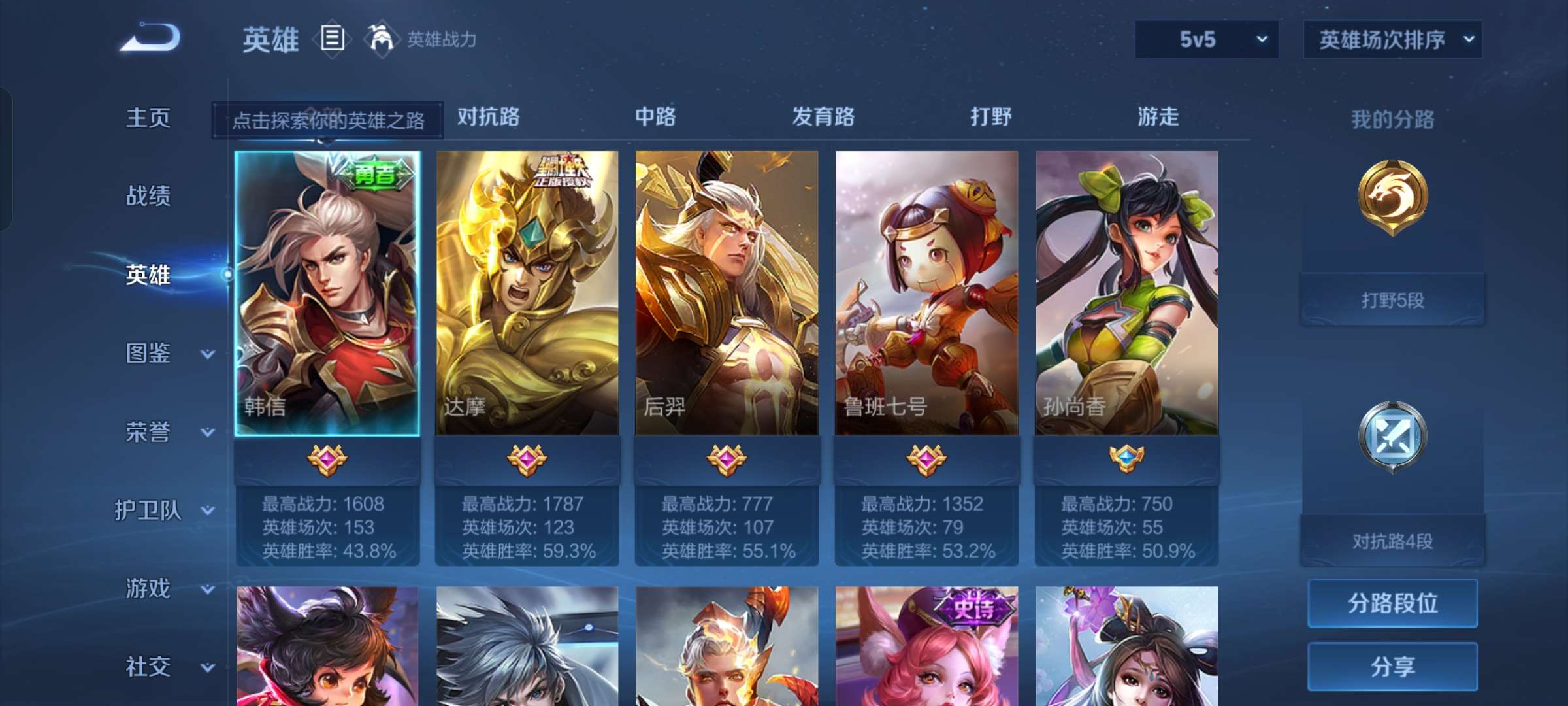Click the 分享 share button
The image size is (1568, 706).
click(1392, 667)
